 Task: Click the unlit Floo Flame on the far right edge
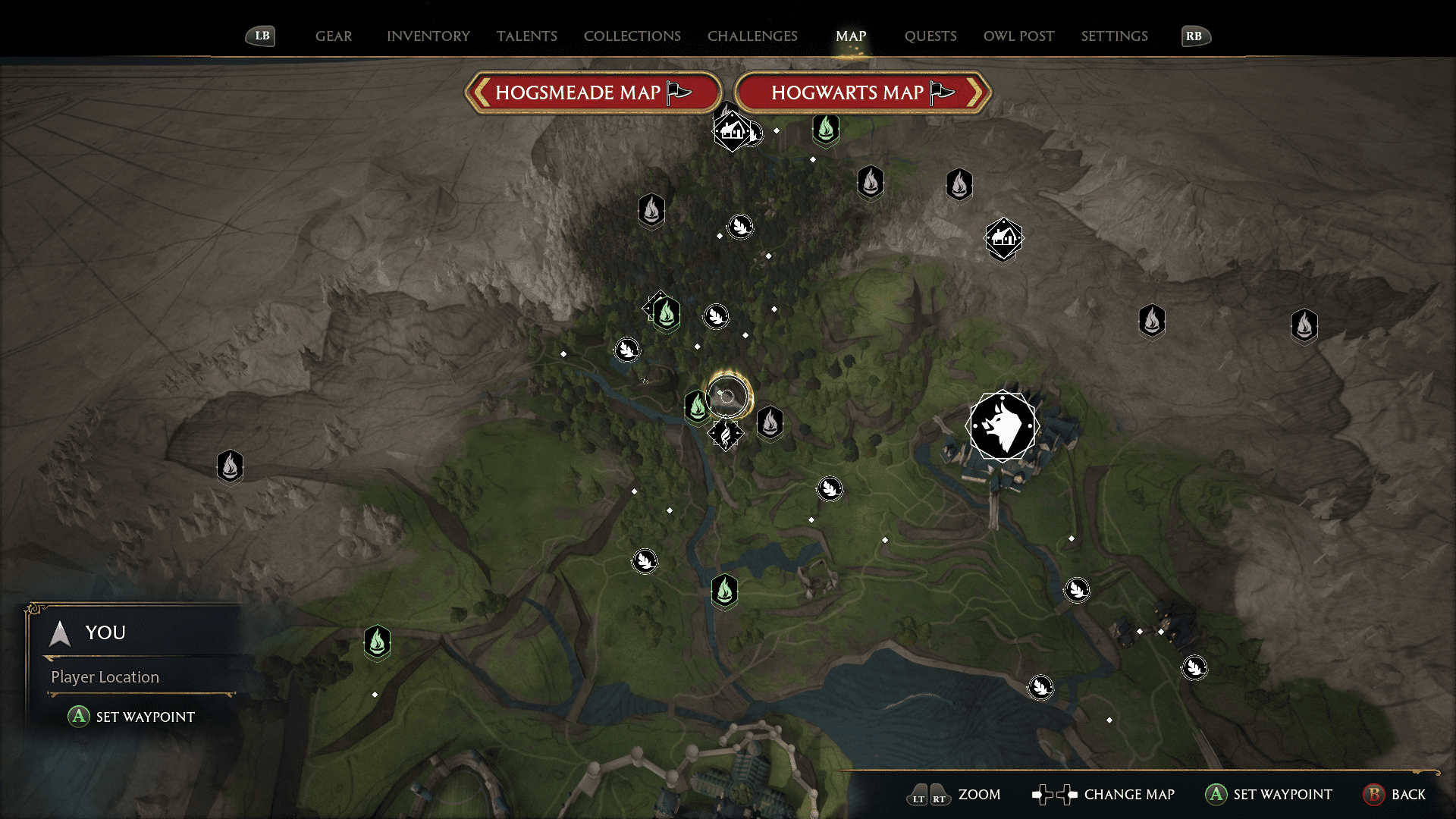click(1304, 327)
